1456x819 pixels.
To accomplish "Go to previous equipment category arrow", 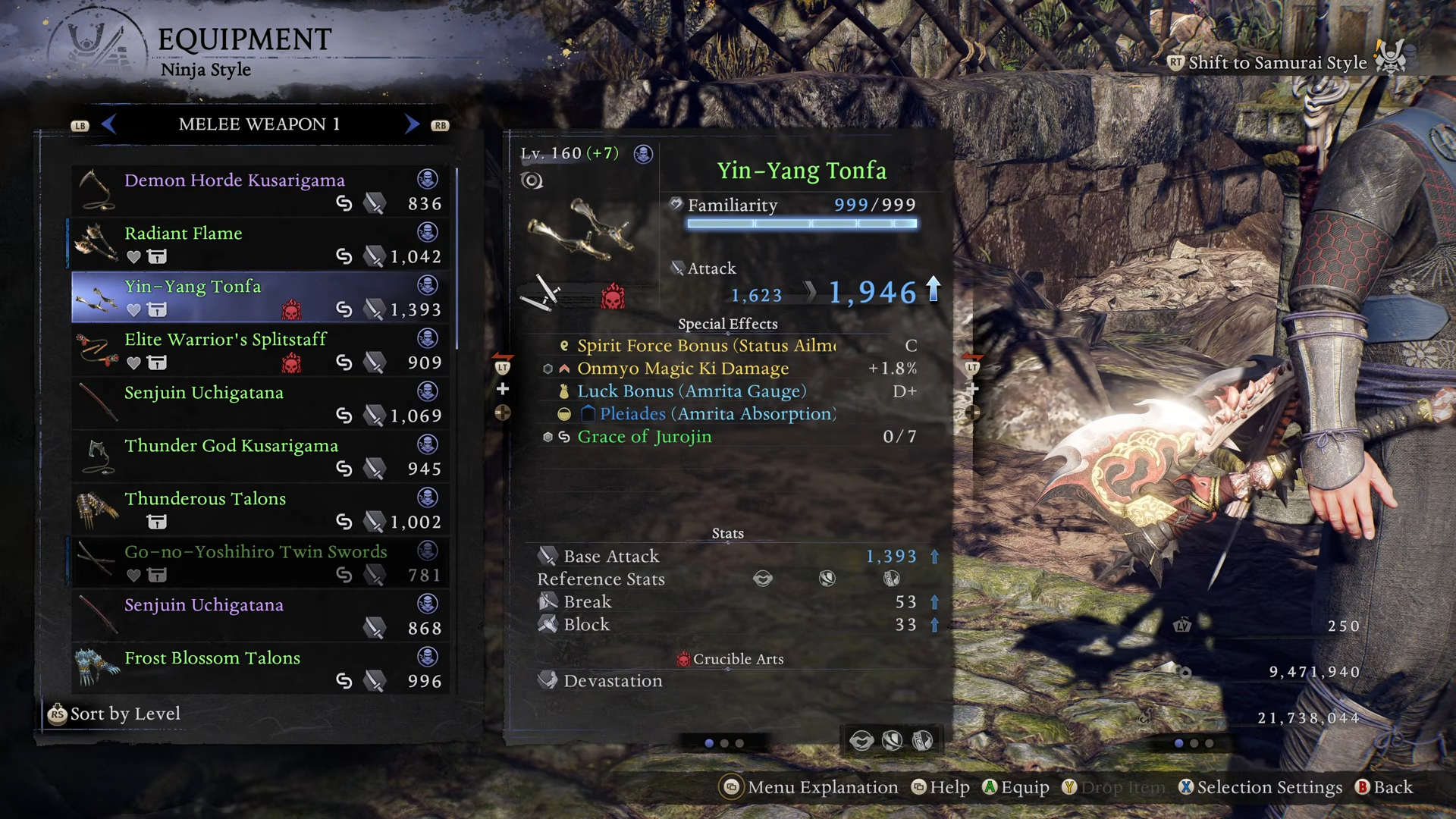I will [108, 124].
